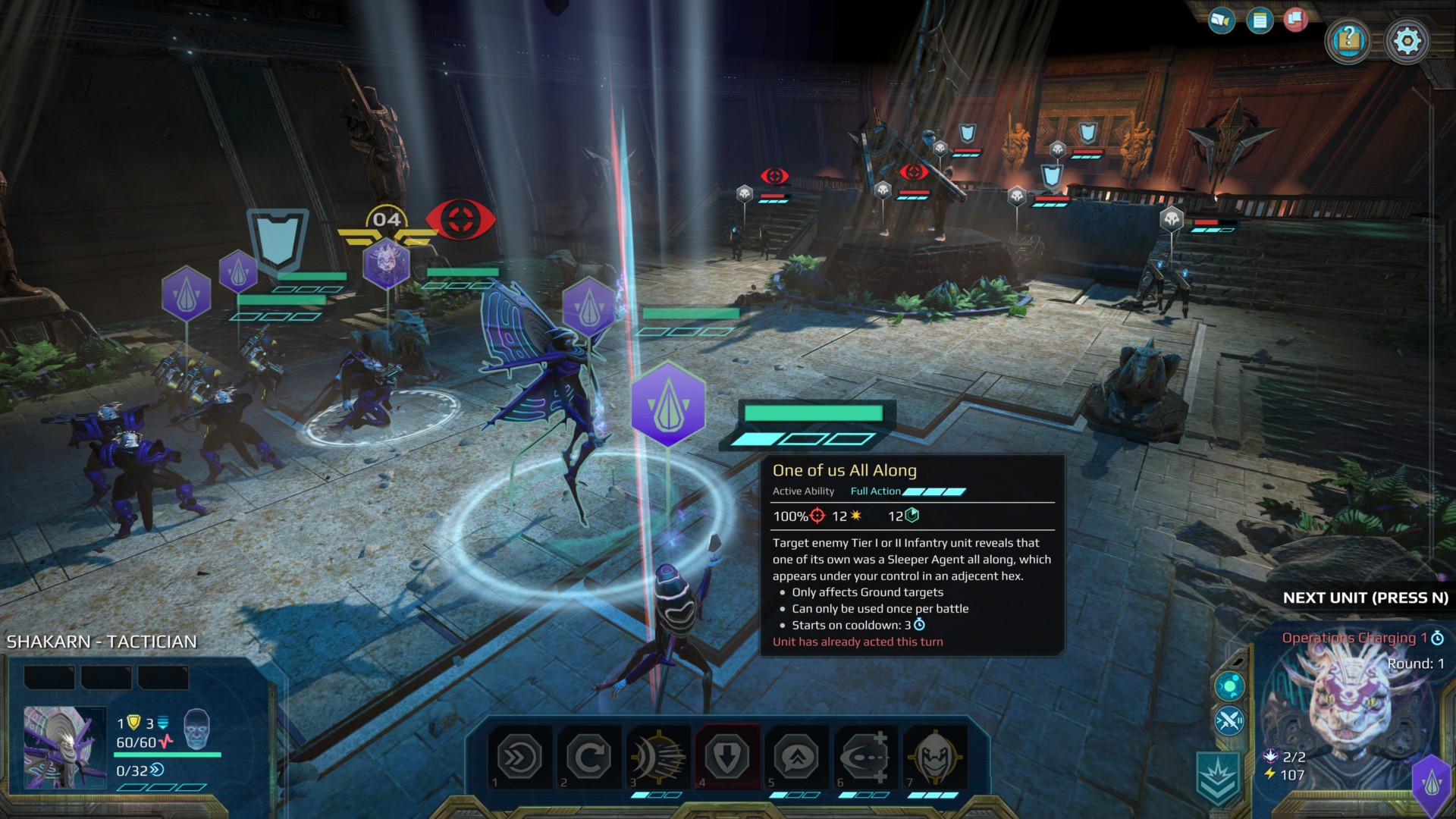Open the notes list icon
This screenshot has width=1456, height=819.
[x=1260, y=20]
